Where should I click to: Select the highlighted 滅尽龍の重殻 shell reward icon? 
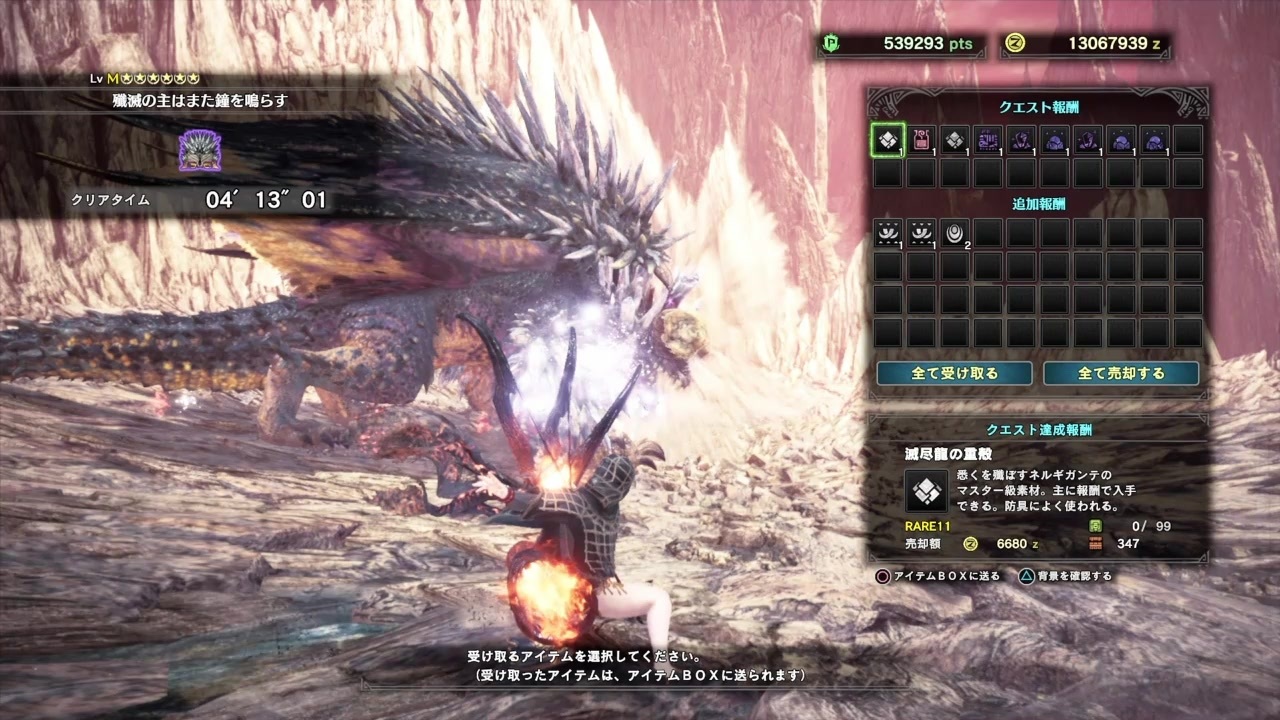point(886,140)
